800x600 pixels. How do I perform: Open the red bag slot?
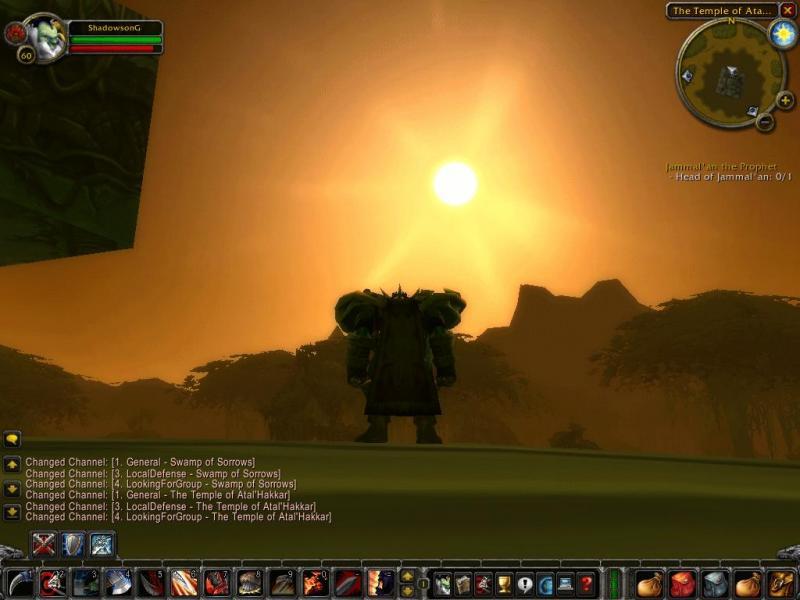(682, 583)
